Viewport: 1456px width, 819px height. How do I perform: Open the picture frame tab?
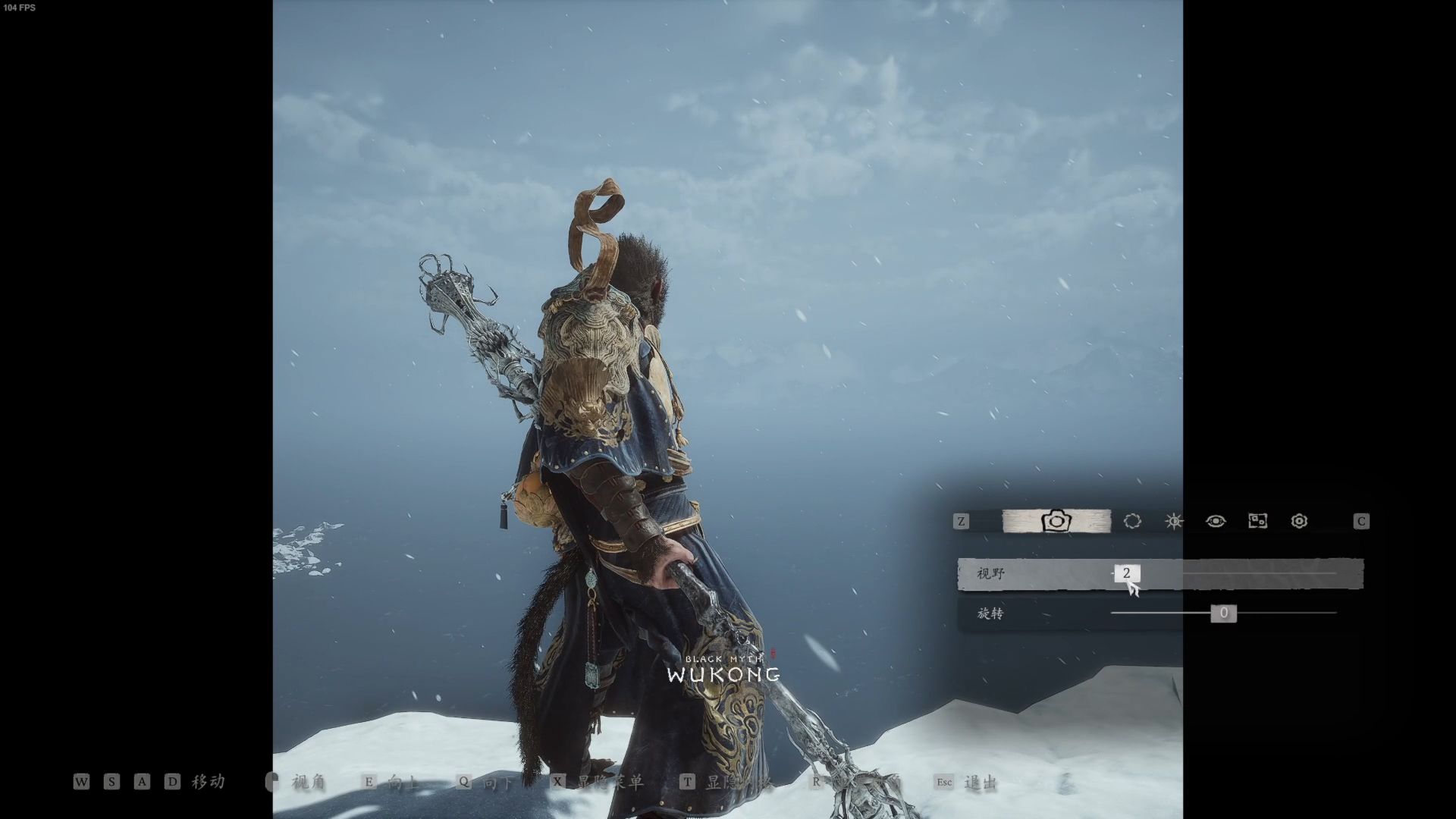click(1257, 521)
